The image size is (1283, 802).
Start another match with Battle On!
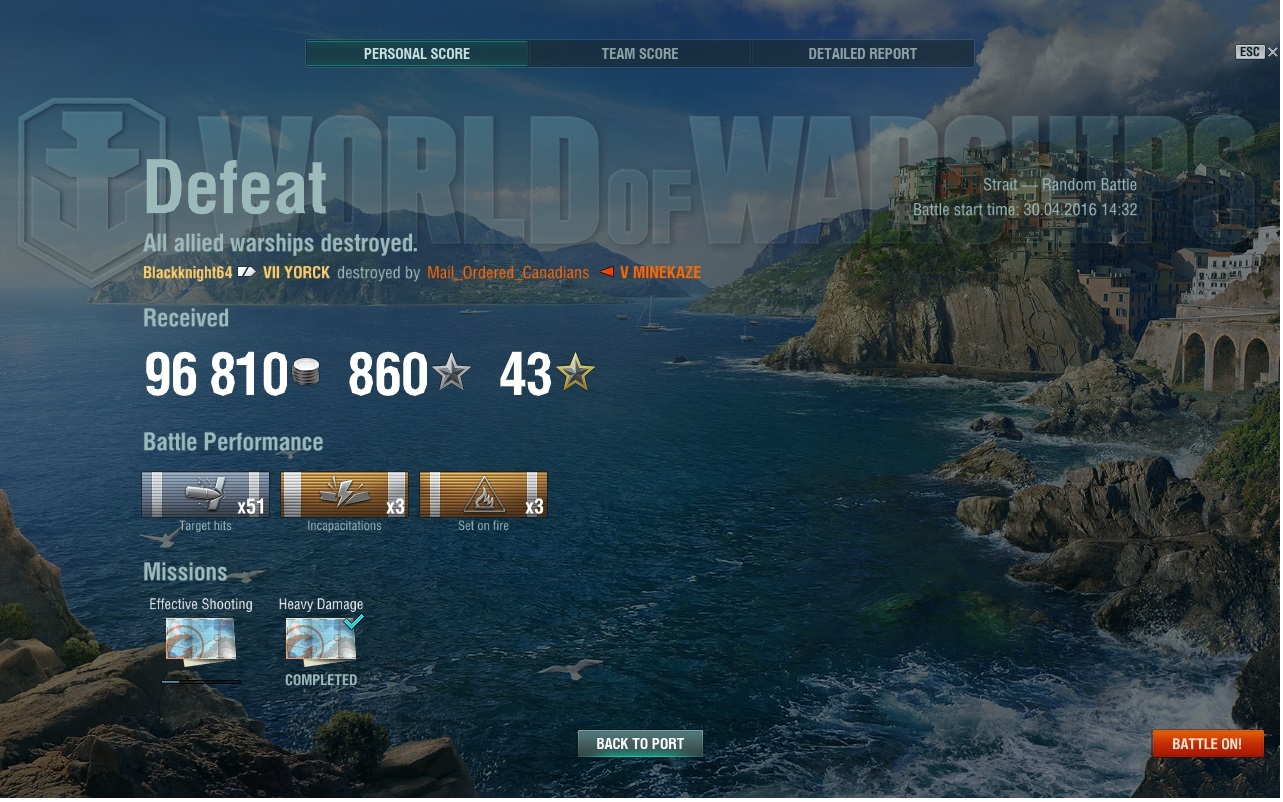tap(1207, 744)
